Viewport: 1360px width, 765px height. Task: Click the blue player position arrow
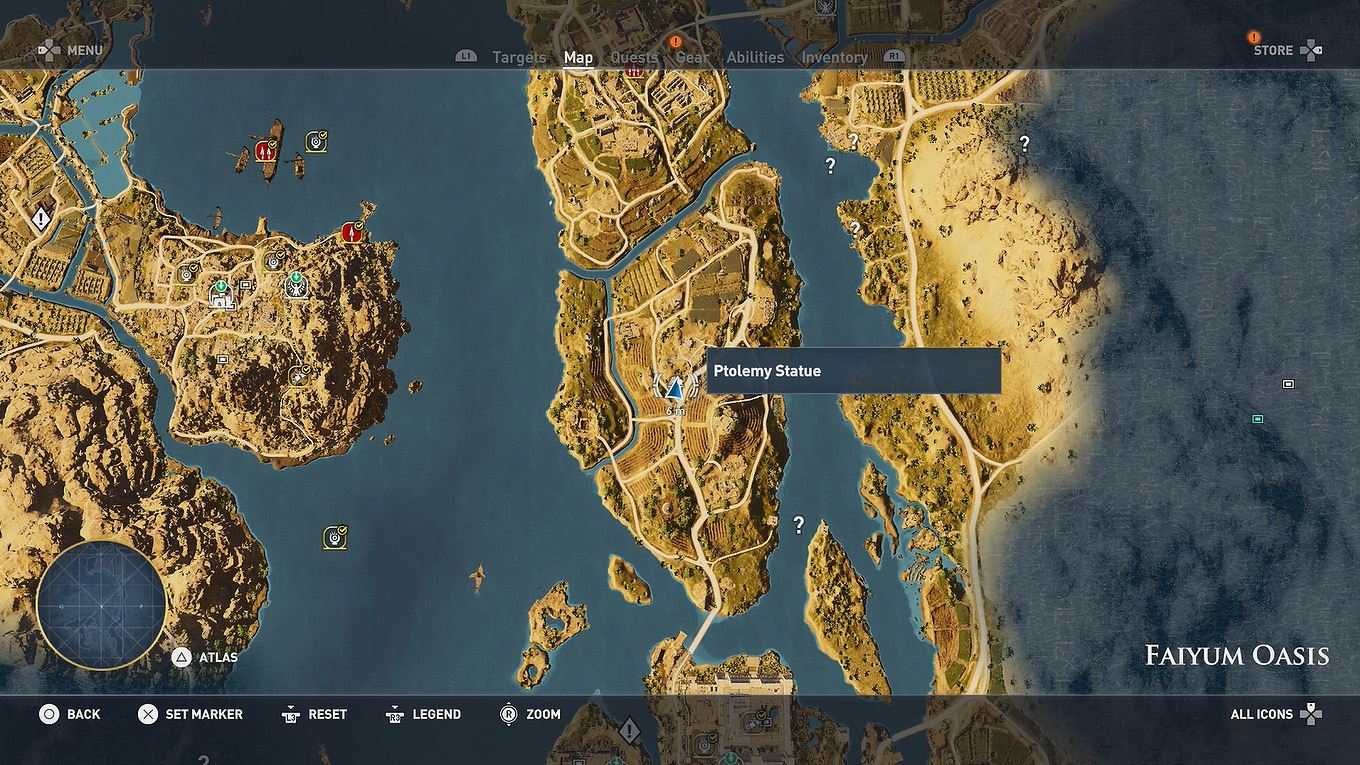pyautogui.click(x=675, y=390)
